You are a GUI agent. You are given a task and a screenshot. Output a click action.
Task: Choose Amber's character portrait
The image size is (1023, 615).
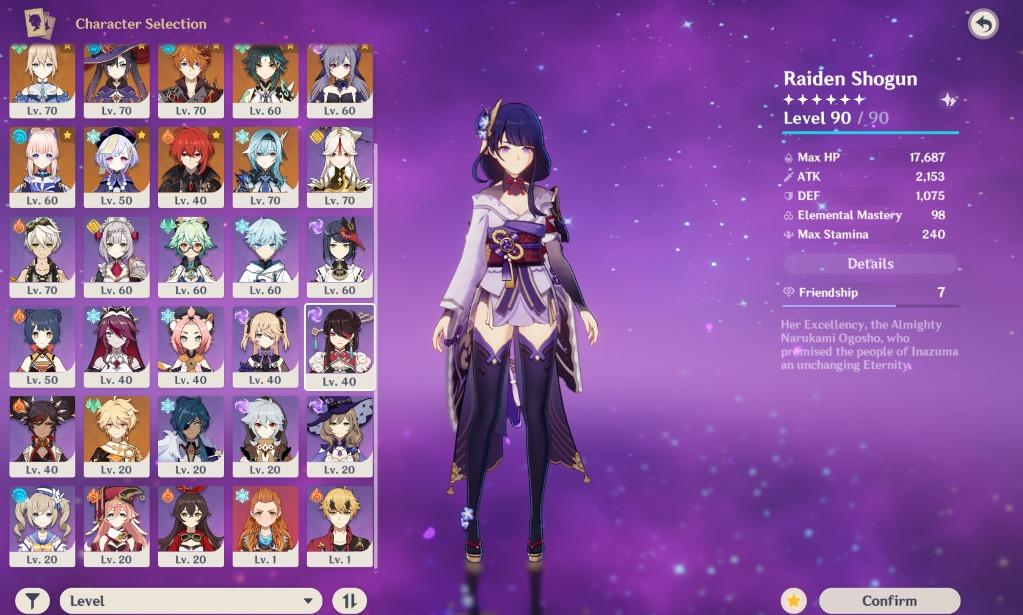[x=191, y=523]
